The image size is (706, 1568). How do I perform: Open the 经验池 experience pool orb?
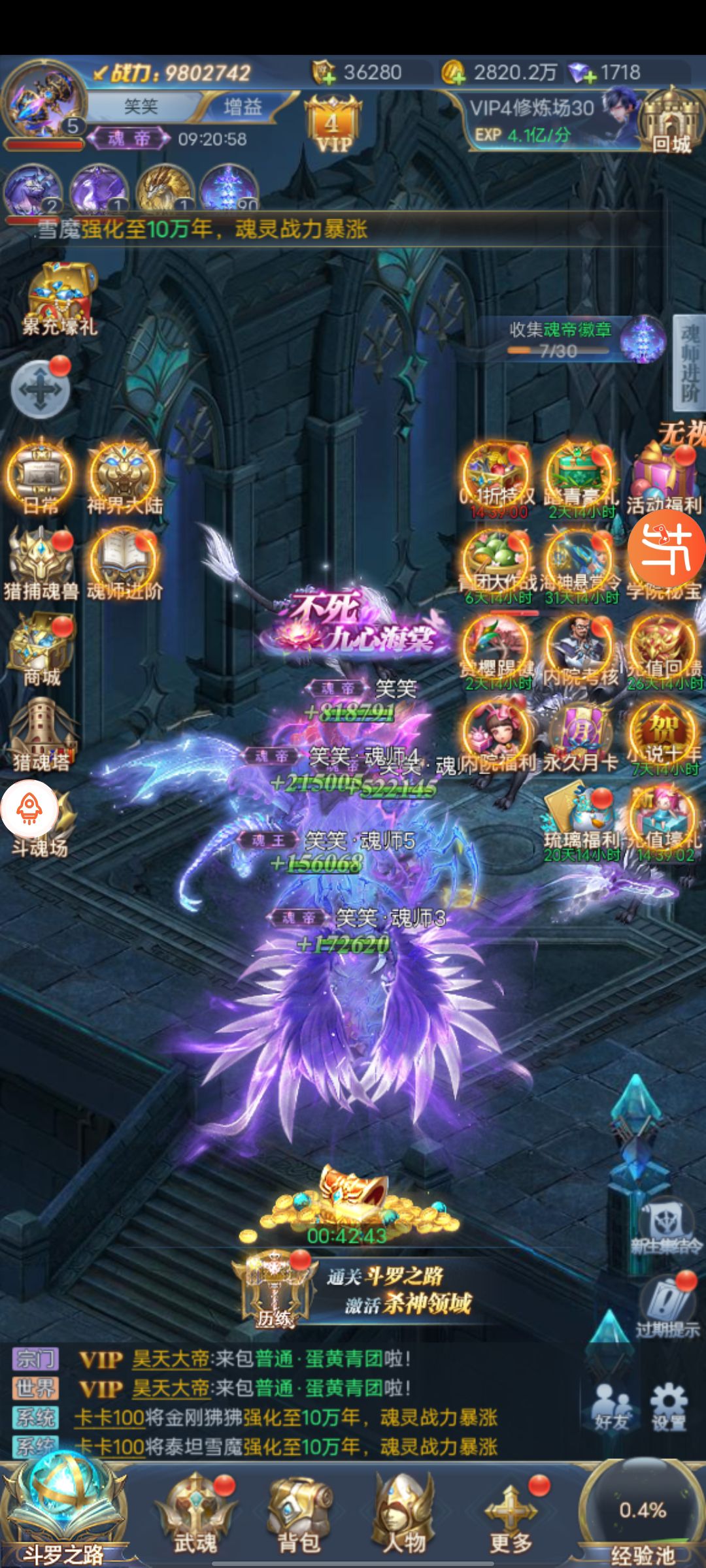pos(642,1516)
